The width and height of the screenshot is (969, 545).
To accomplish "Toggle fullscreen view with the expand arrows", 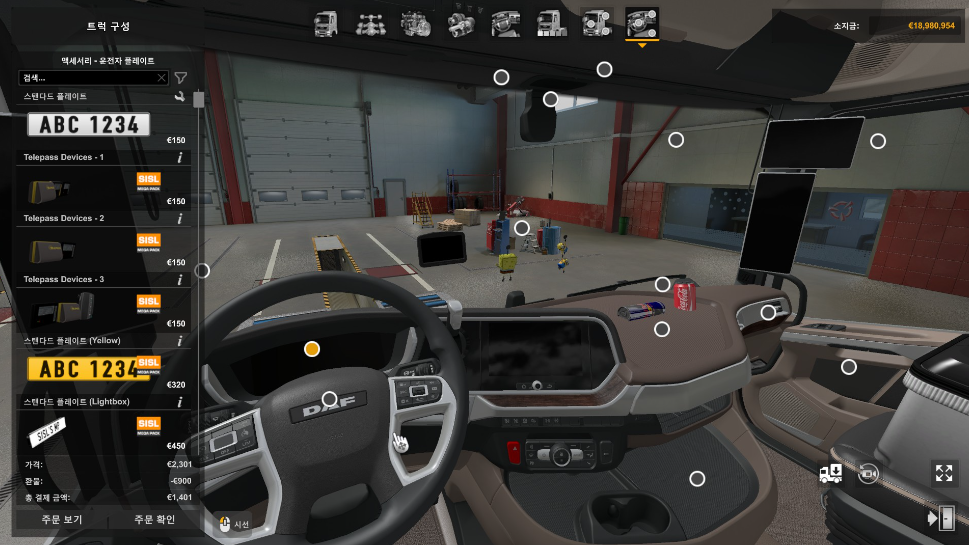I will tap(943, 474).
